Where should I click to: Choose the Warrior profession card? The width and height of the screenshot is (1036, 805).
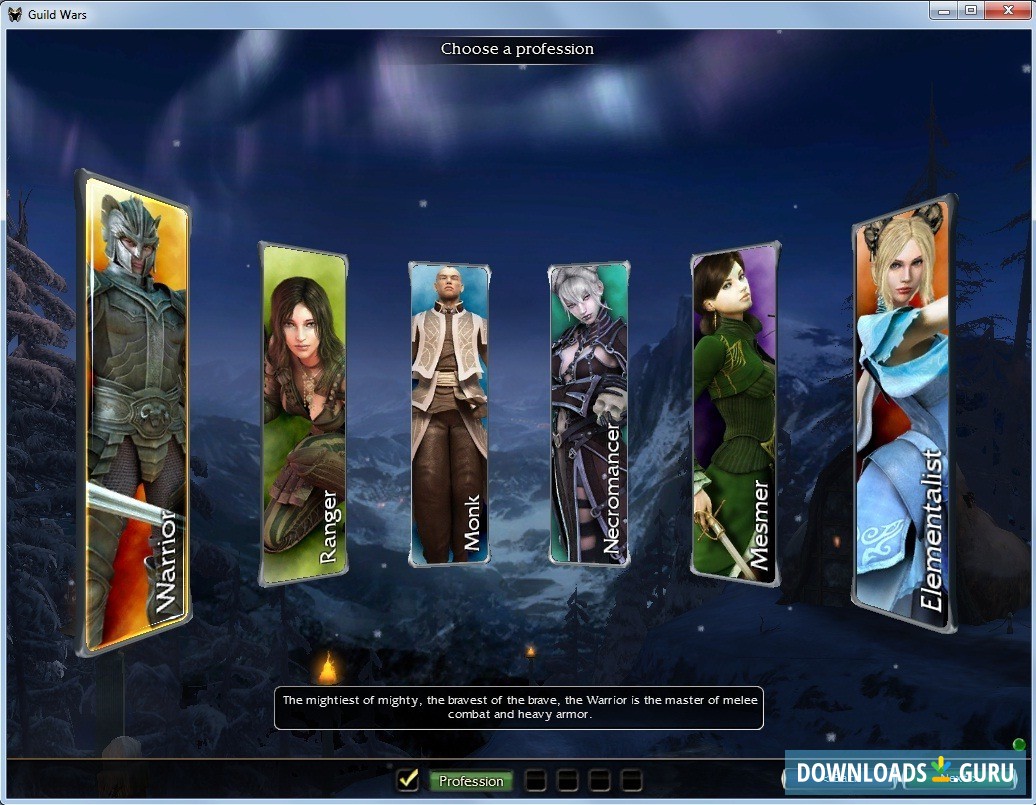136,415
